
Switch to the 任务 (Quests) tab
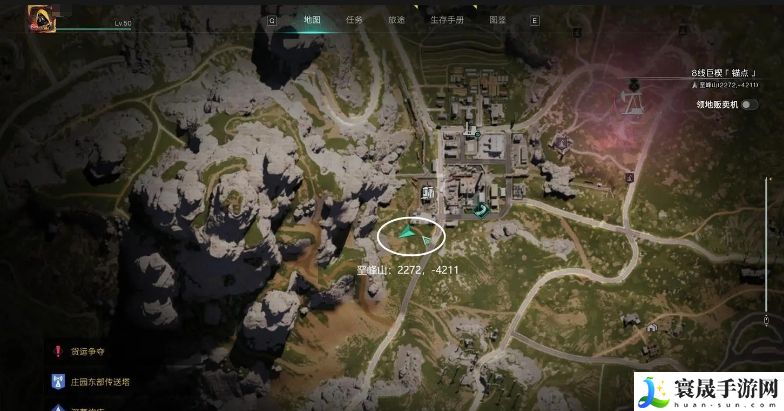[x=354, y=19]
